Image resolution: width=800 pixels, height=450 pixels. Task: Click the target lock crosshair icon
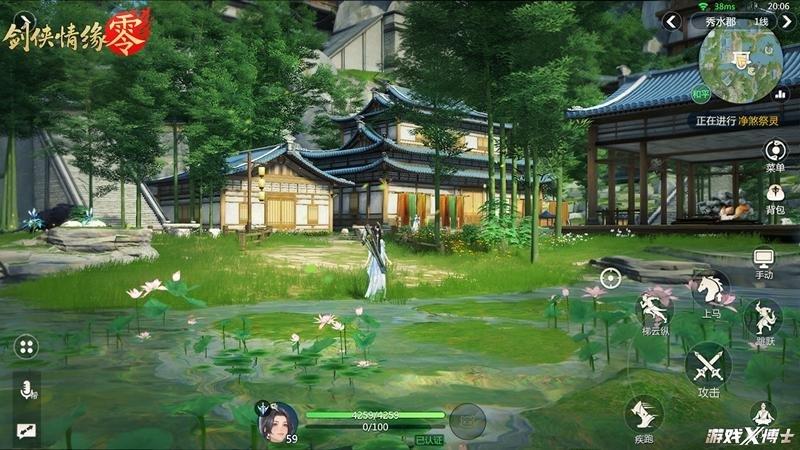point(610,277)
